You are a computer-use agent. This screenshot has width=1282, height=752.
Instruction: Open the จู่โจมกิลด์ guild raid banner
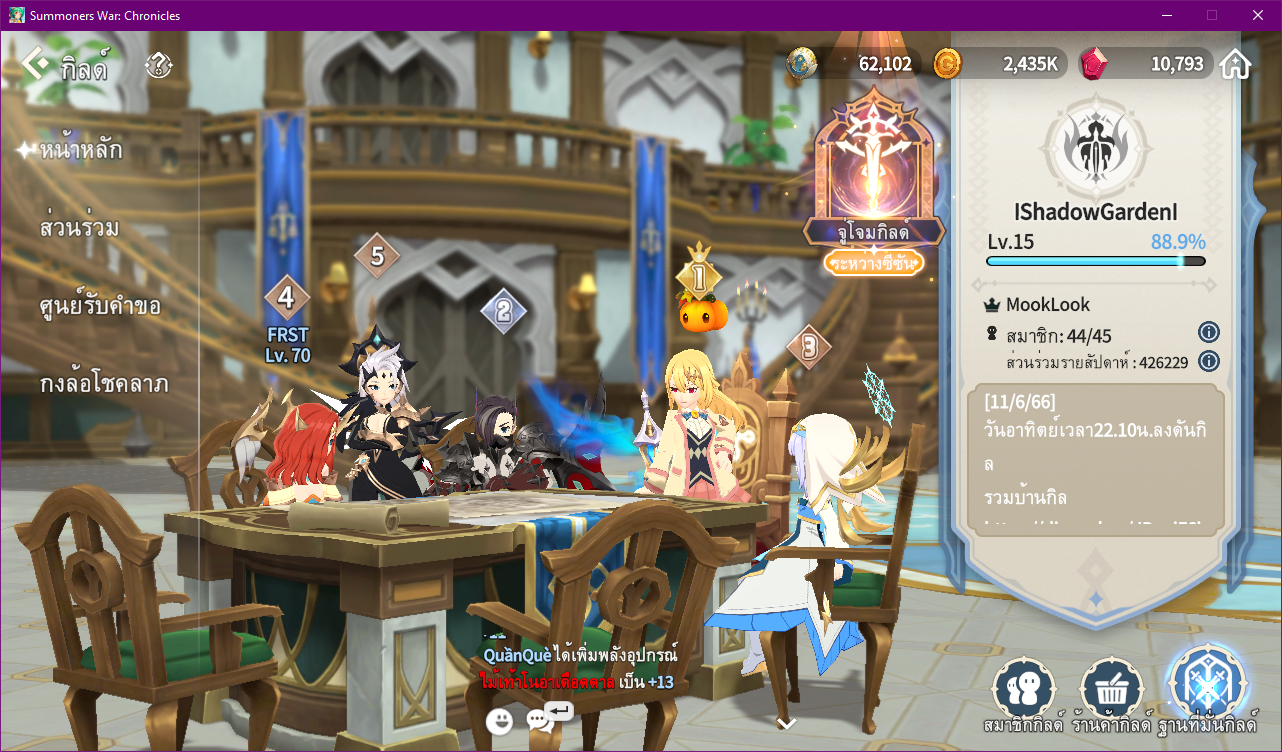(x=874, y=180)
